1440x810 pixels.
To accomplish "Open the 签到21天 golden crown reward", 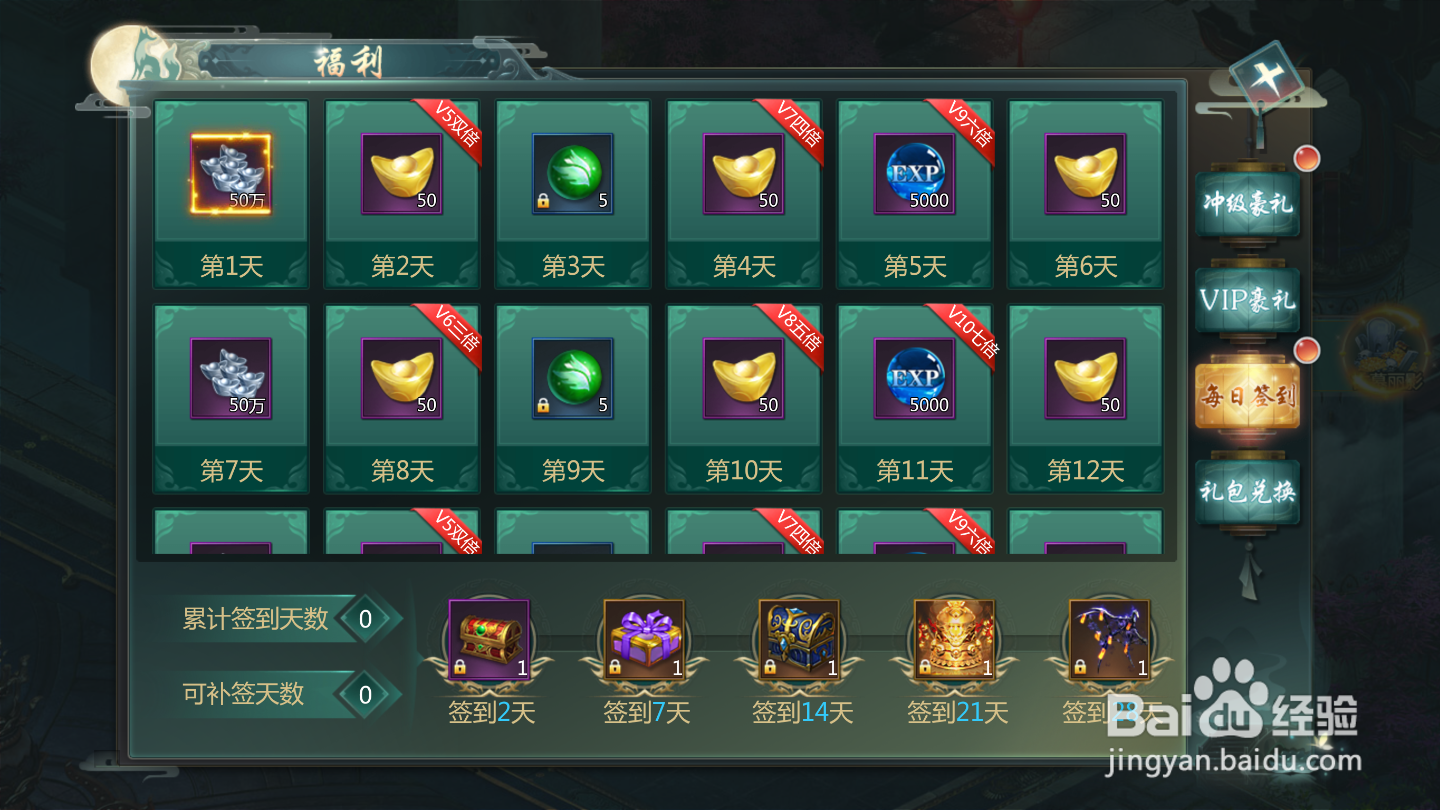I will pyautogui.click(x=953, y=640).
